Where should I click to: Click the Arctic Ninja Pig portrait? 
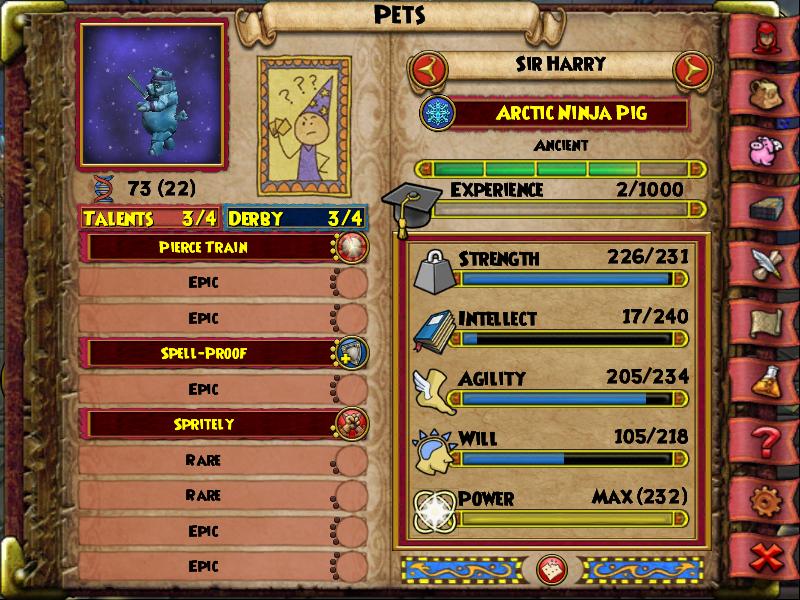coord(152,96)
